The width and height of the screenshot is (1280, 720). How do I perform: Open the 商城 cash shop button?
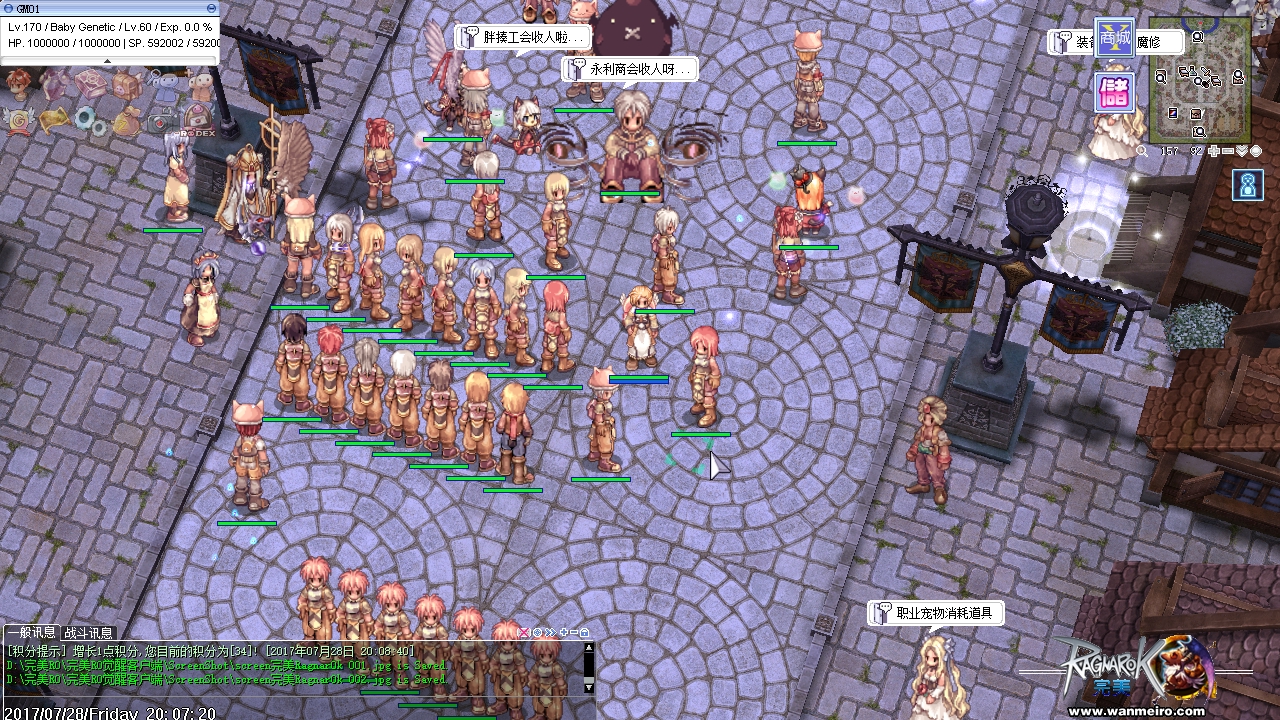coord(1113,39)
